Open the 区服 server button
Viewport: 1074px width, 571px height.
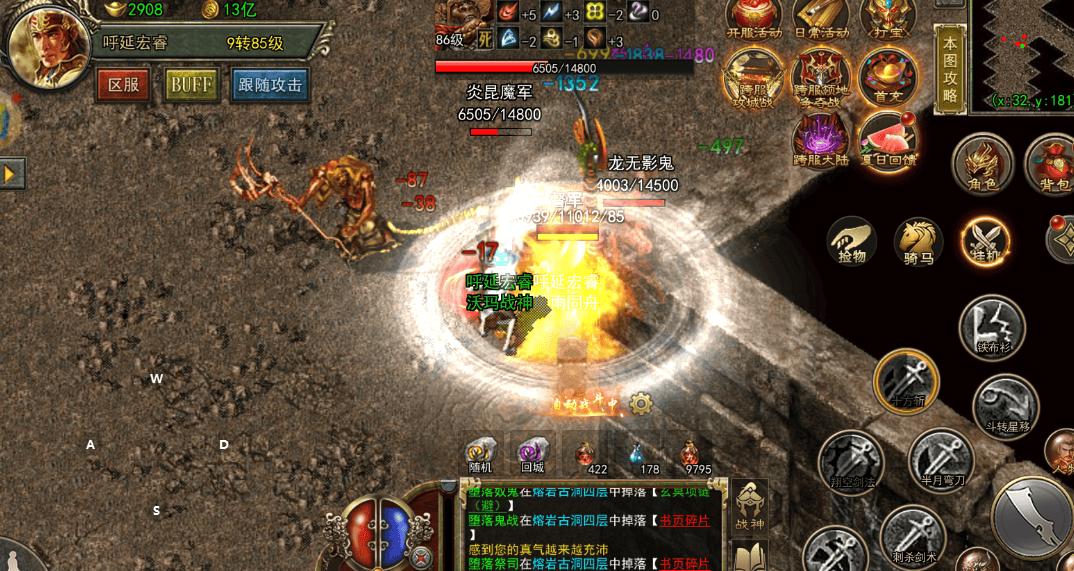pos(123,85)
